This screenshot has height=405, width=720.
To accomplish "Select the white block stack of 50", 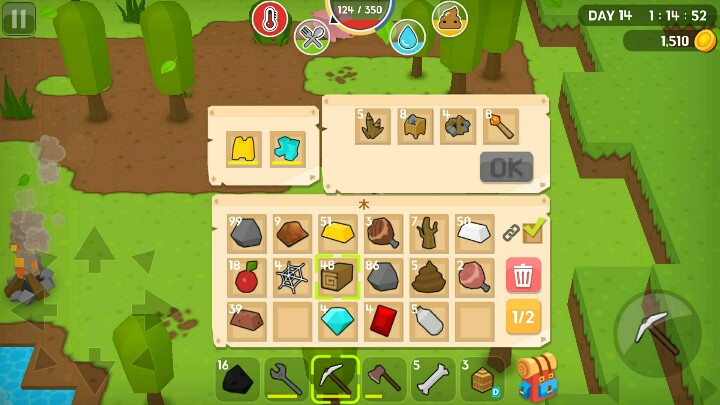I will [x=474, y=233].
